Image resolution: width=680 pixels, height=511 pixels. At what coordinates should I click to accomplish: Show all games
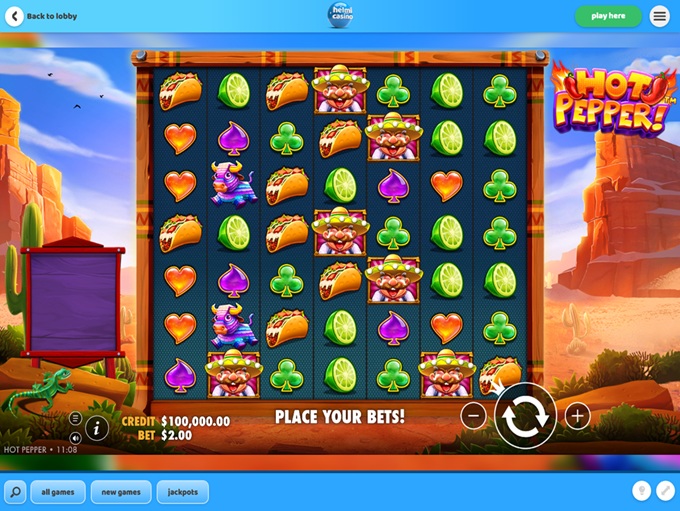tap(58, 492)
